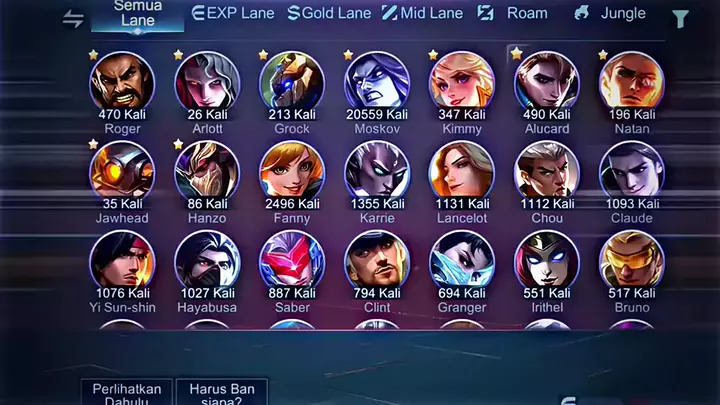Open the funnel filter icon
This screenshot has width=720, height=405.
point(680,18)
